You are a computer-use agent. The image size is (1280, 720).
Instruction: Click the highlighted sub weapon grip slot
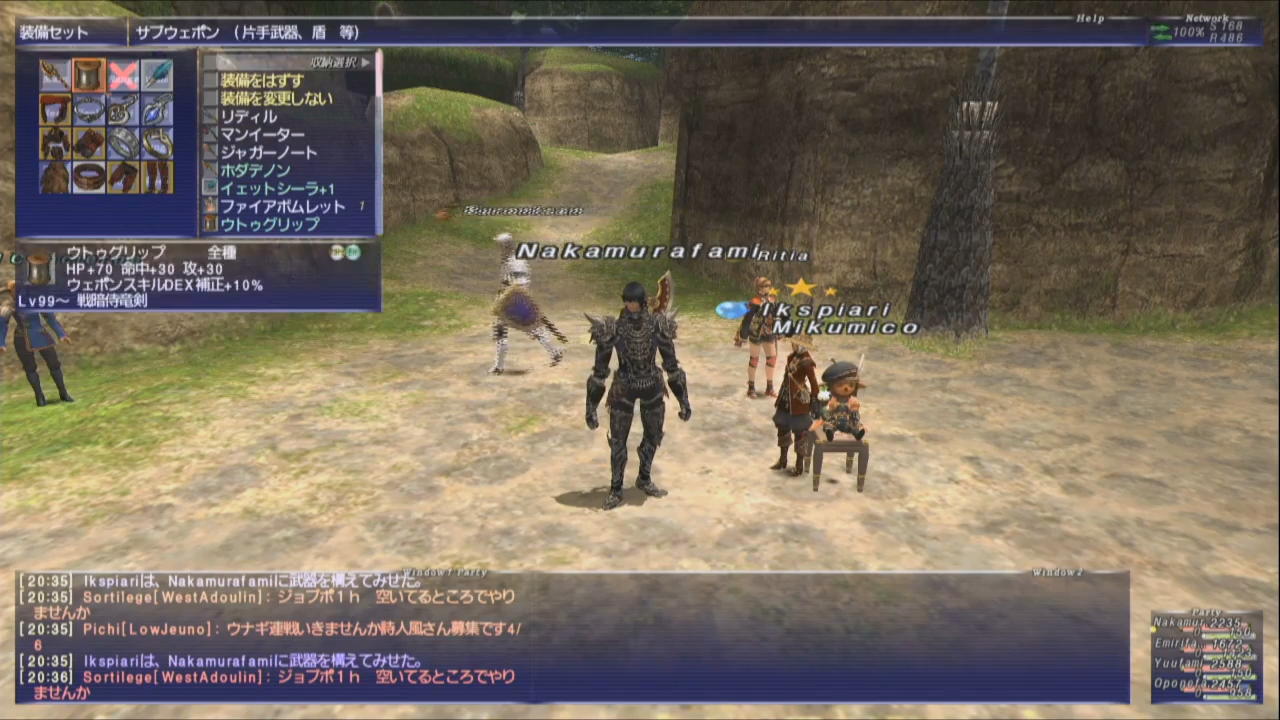pyautogui.click(x=89, y=75)
